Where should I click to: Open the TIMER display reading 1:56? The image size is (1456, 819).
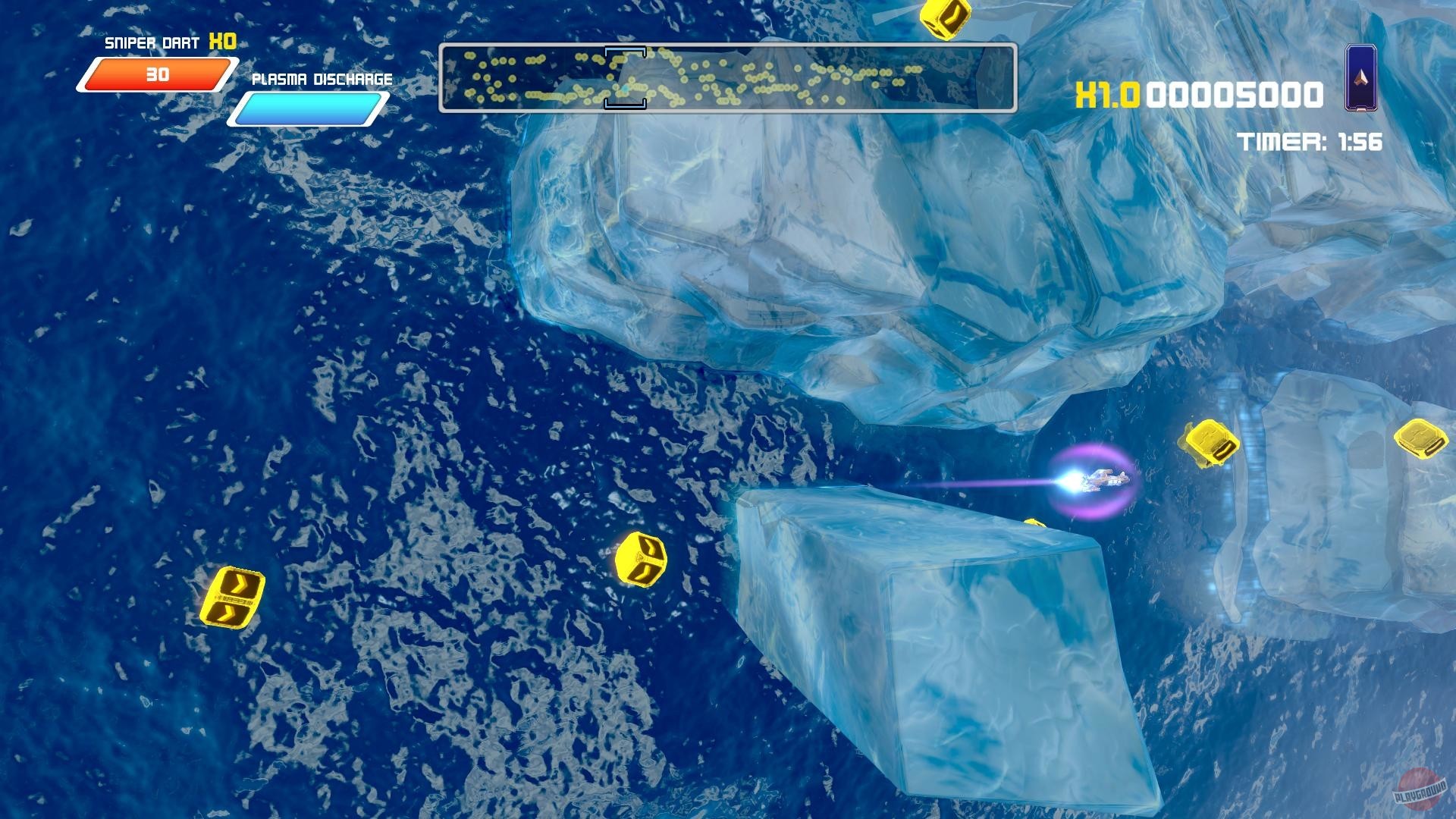[1311, 140]
